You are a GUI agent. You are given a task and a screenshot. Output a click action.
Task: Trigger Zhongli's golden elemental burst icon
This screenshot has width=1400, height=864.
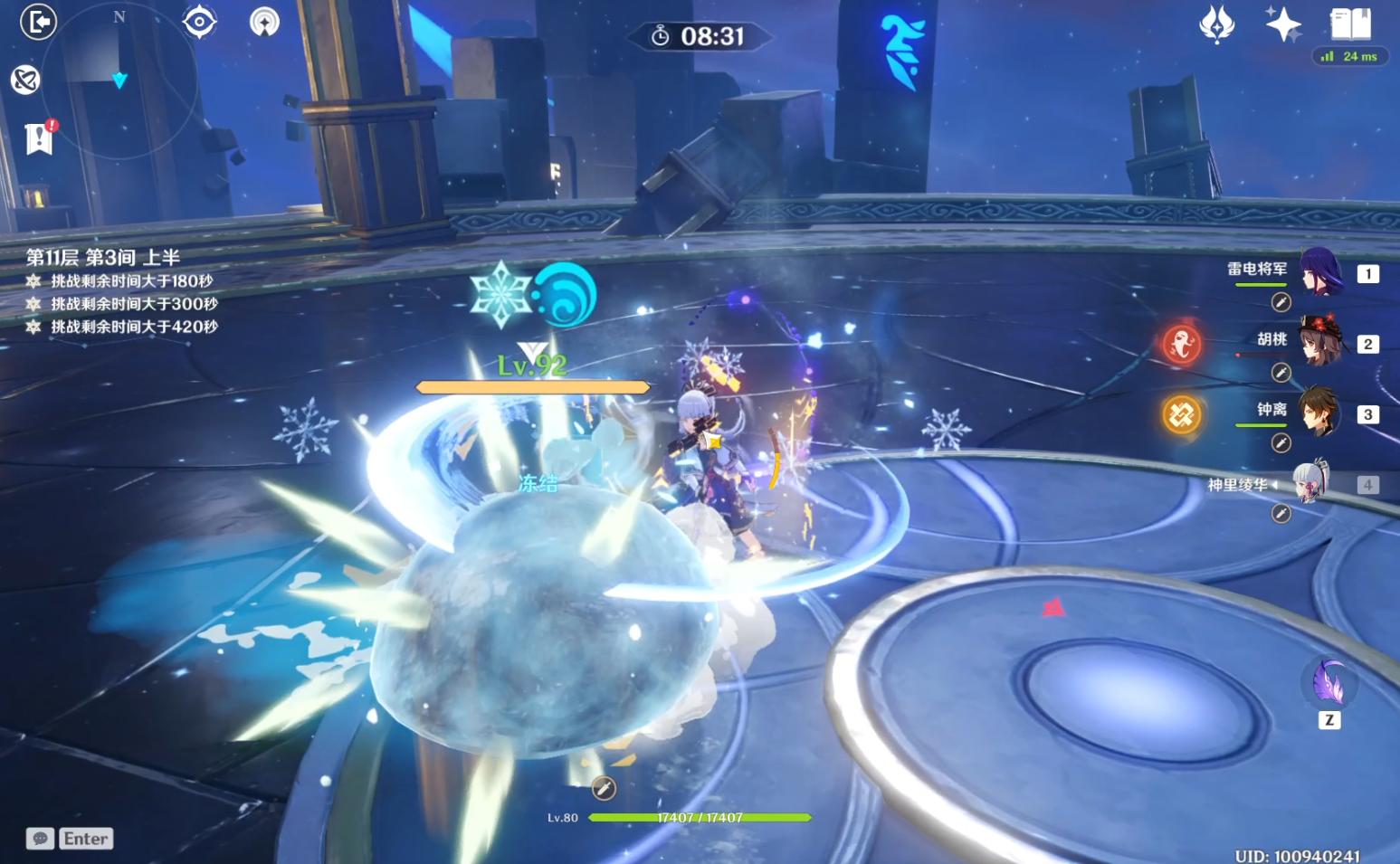pos(1182,415)
